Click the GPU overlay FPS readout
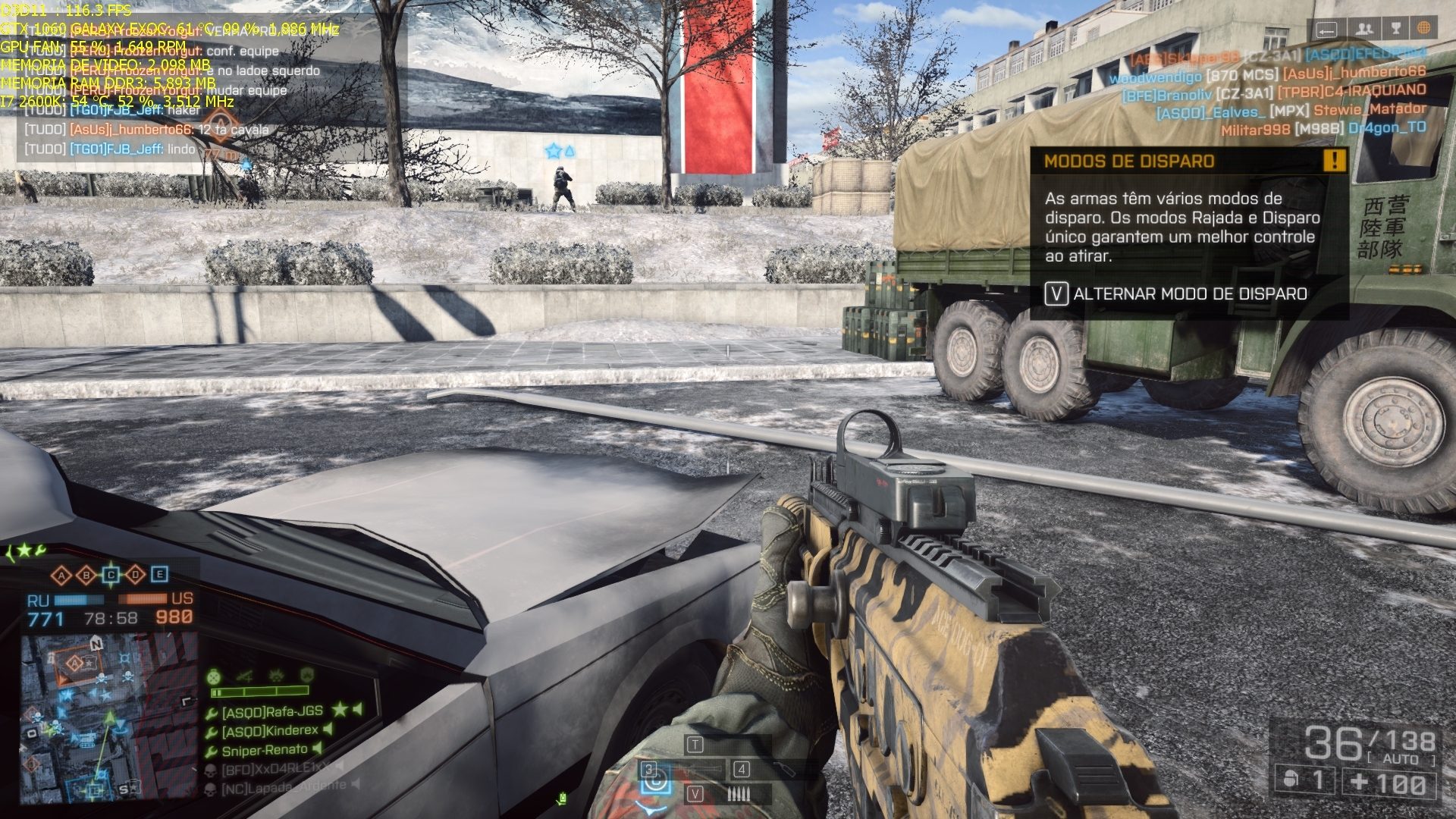1456x819 pixels. click(66, 11)
